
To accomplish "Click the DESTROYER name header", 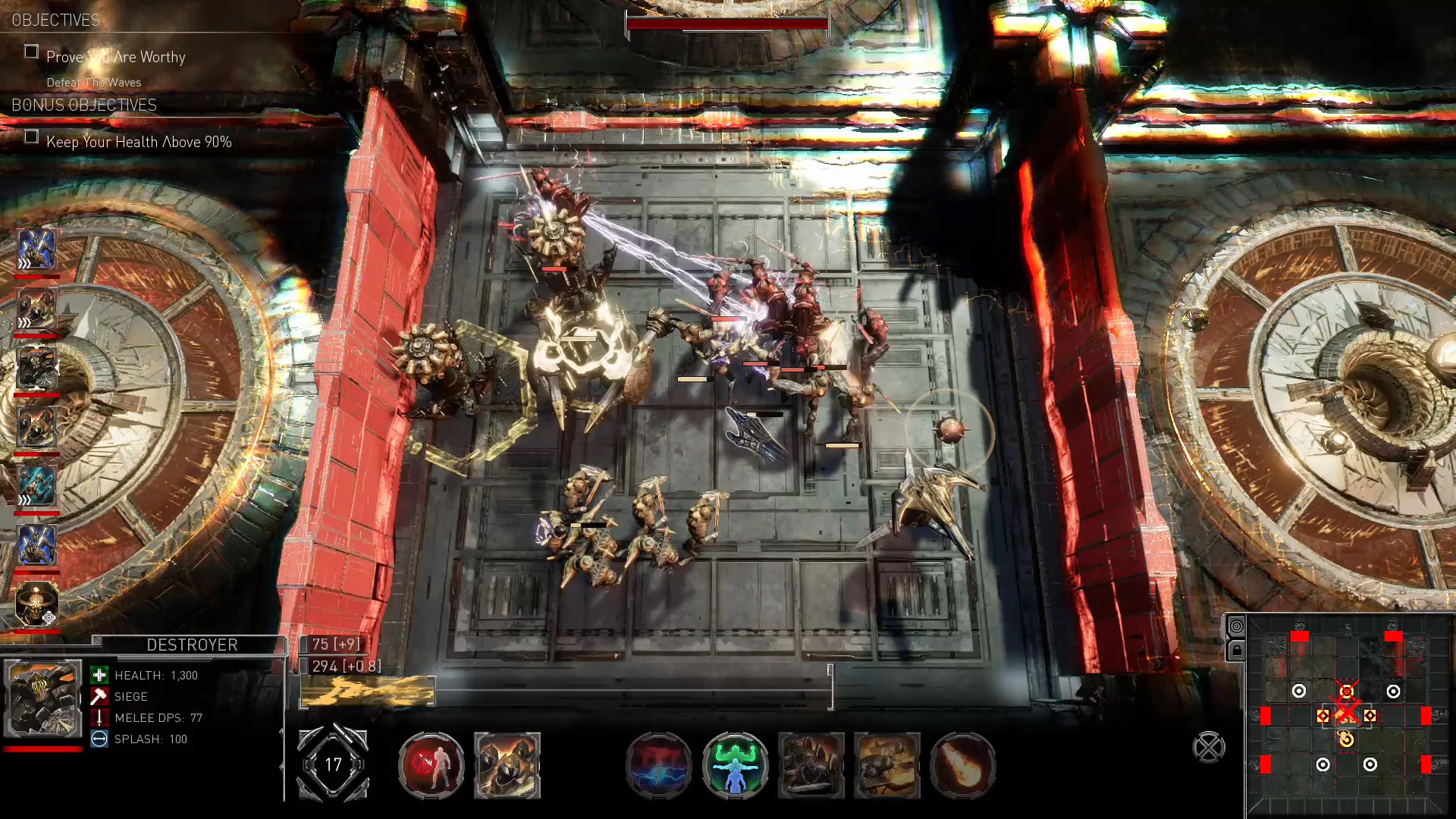I will tap(192, 645).
